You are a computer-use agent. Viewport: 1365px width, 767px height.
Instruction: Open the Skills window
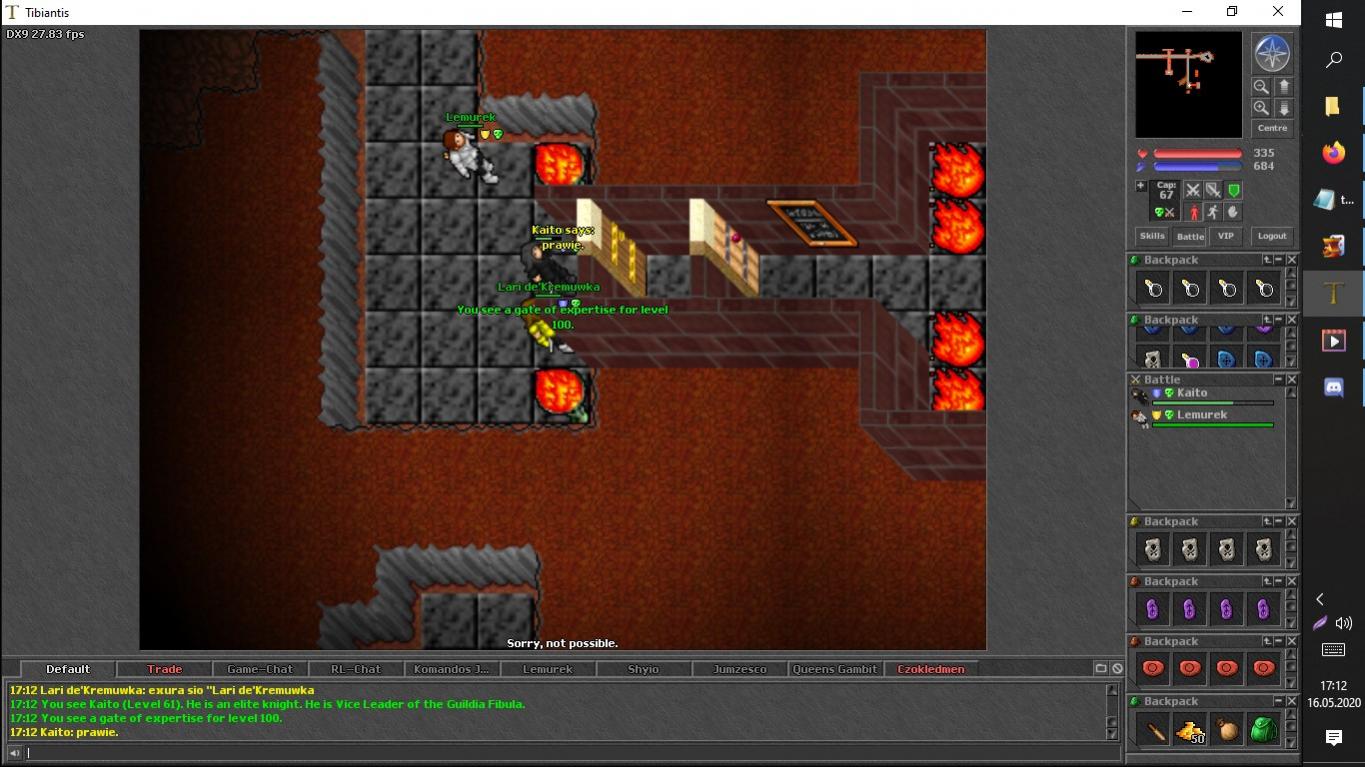pyautogui.click(x=1152, y=236)
